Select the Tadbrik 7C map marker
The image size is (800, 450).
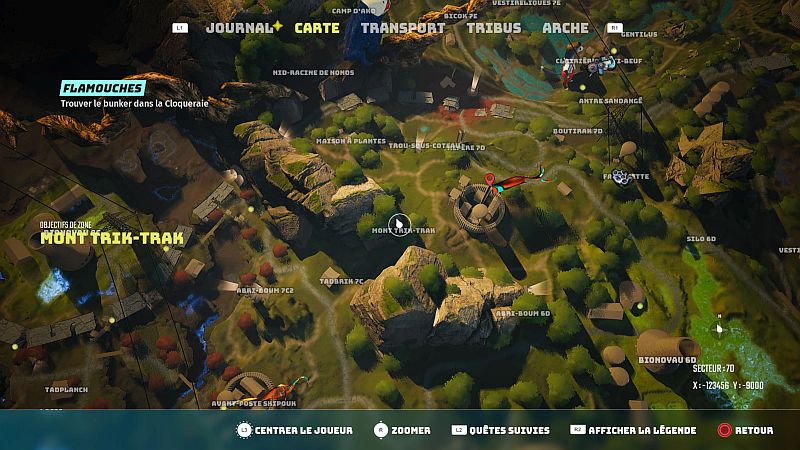pyautogui.click(x=341, y=282)
